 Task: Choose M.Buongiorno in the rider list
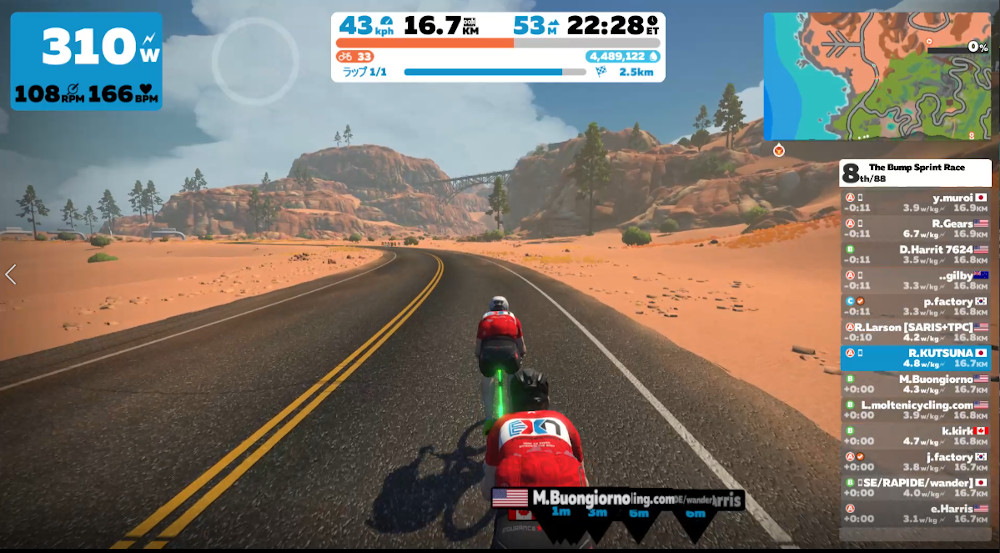coord(915,384)
